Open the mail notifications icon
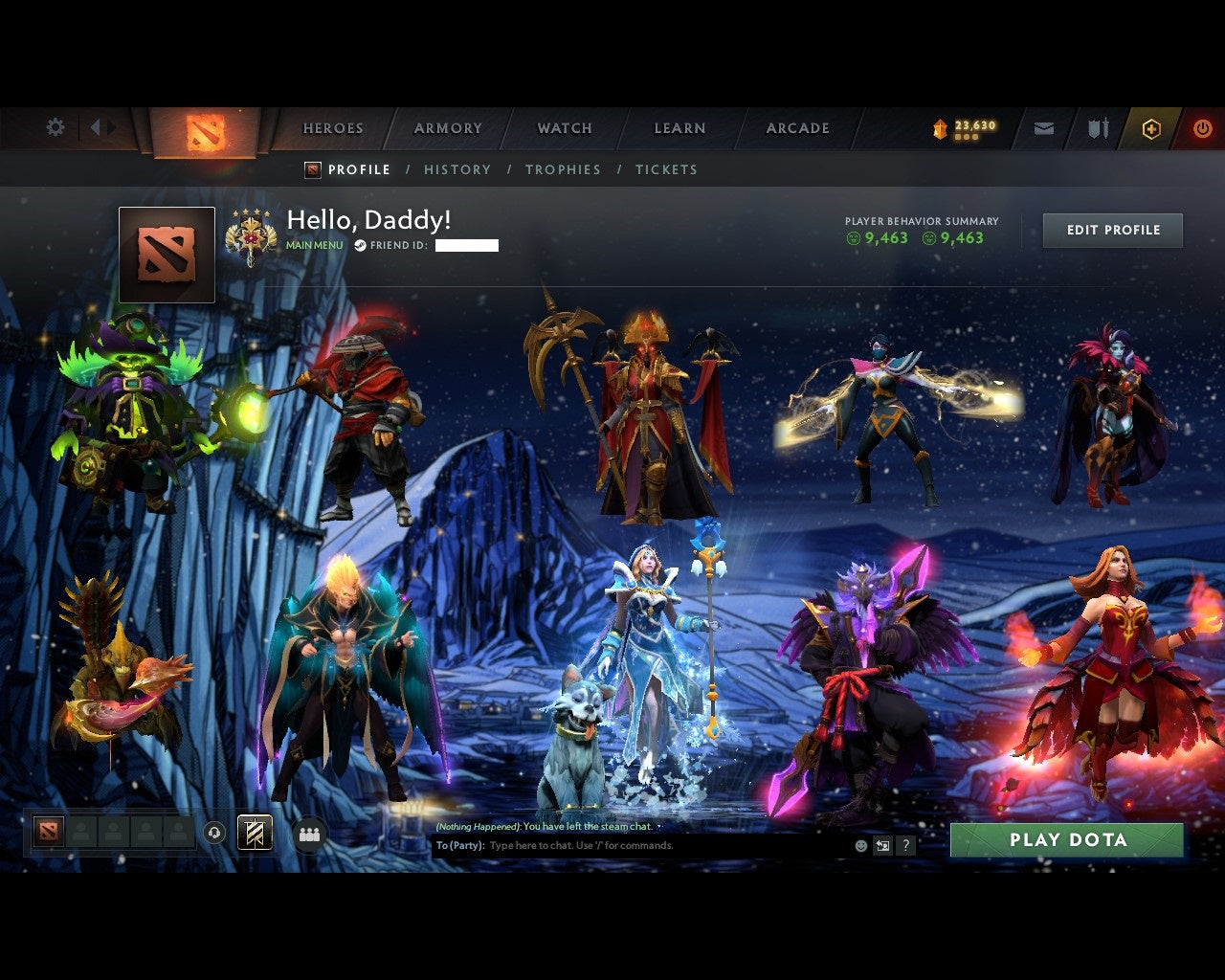 point(1043,126)
